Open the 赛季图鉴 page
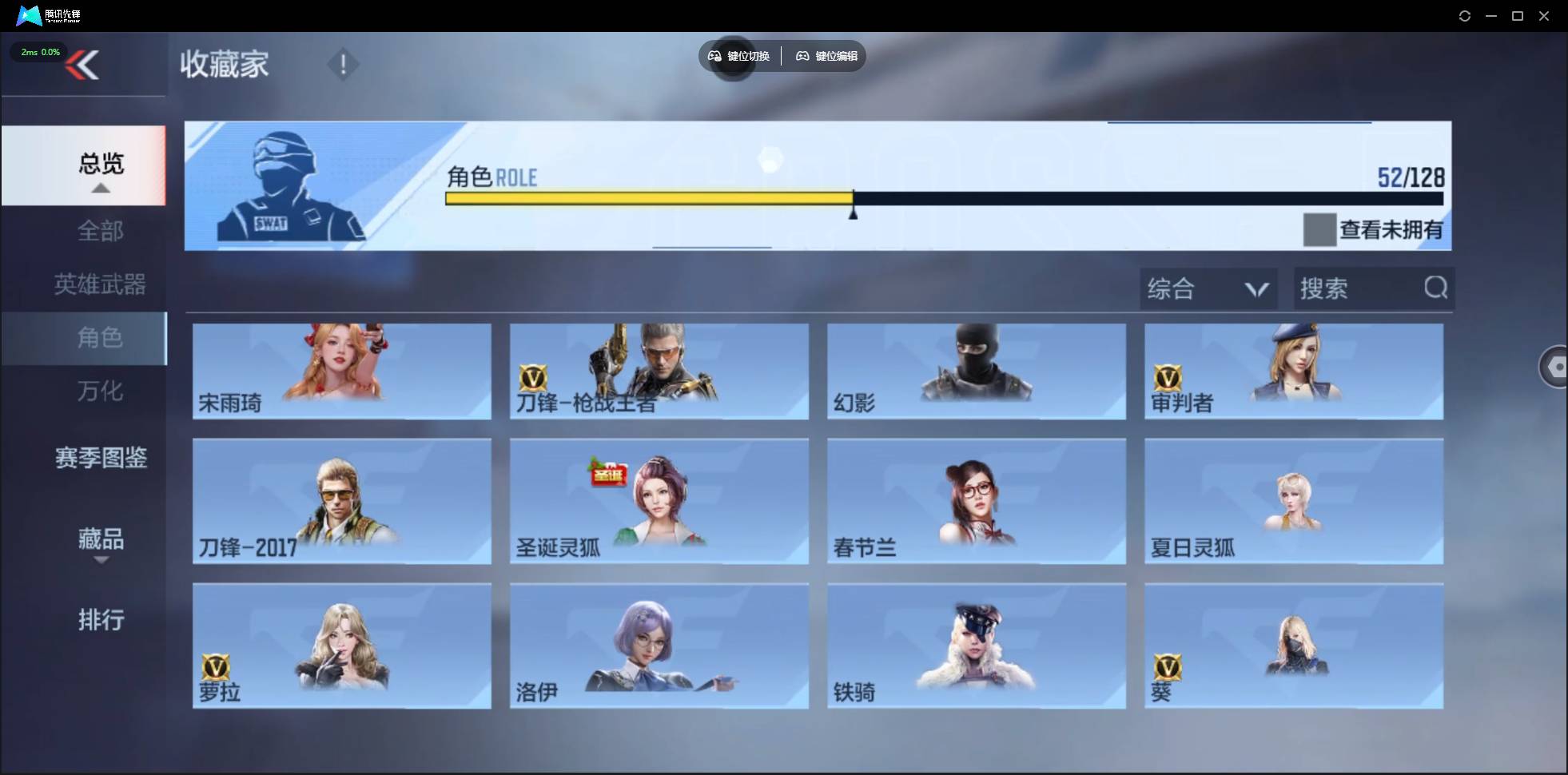Screen dimensions: 1568x775 pyautogui.click(x=100, y=458)
